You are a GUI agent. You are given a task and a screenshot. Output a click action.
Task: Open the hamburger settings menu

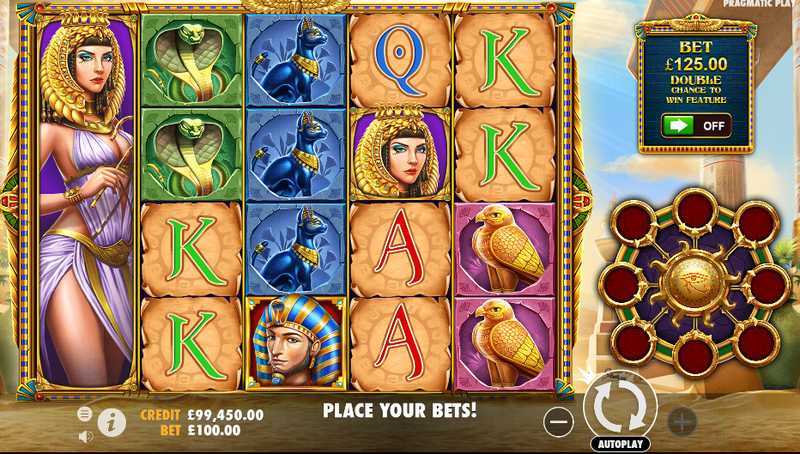[x=84, y=413]
